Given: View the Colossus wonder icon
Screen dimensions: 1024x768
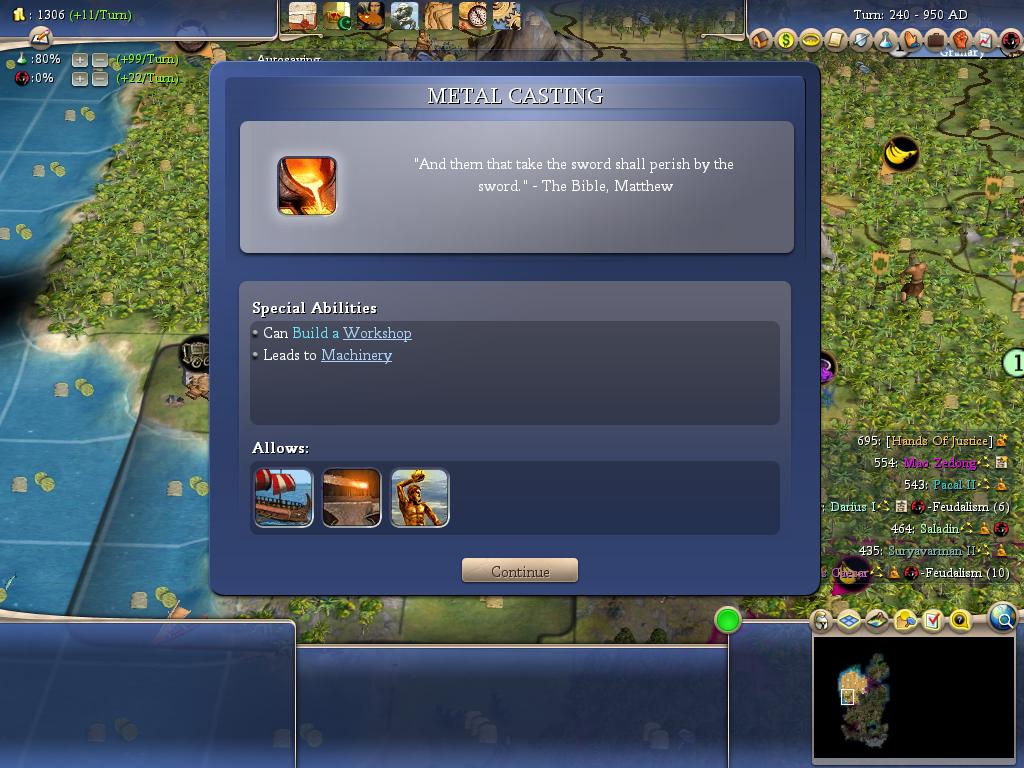Looking at the screenshot, I should 420,497.
